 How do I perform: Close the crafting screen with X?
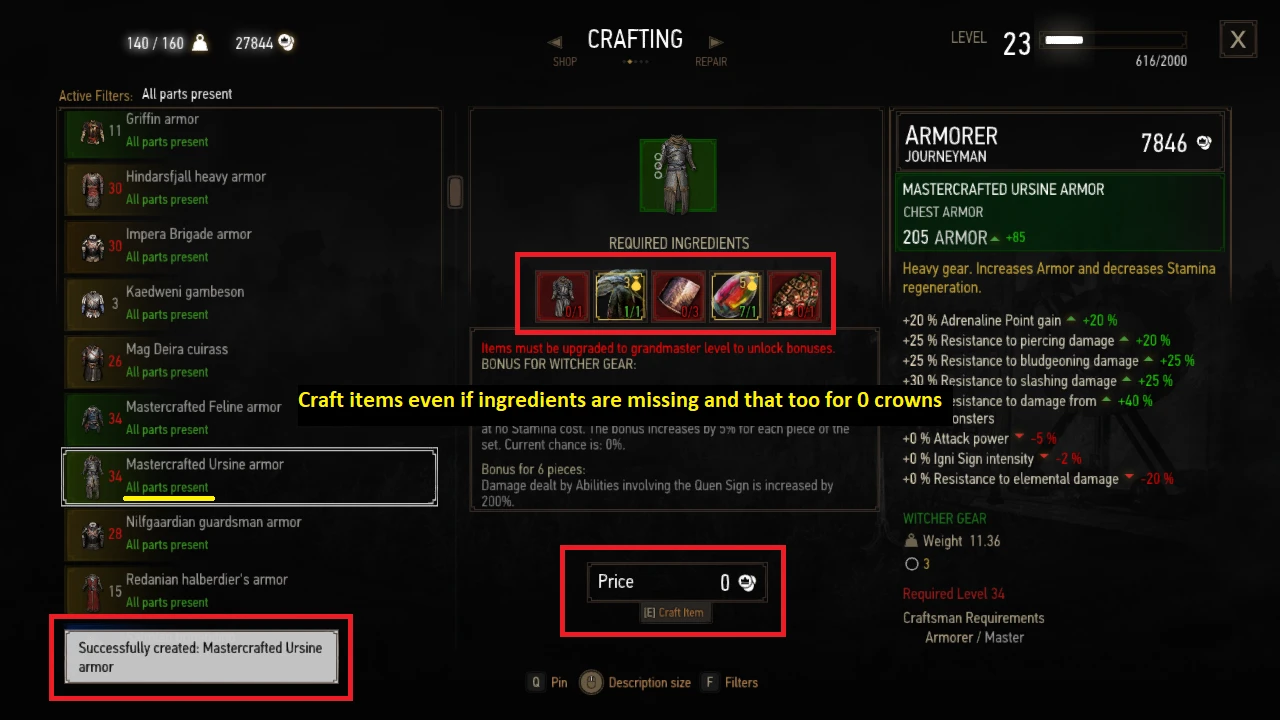(1238, 40)
